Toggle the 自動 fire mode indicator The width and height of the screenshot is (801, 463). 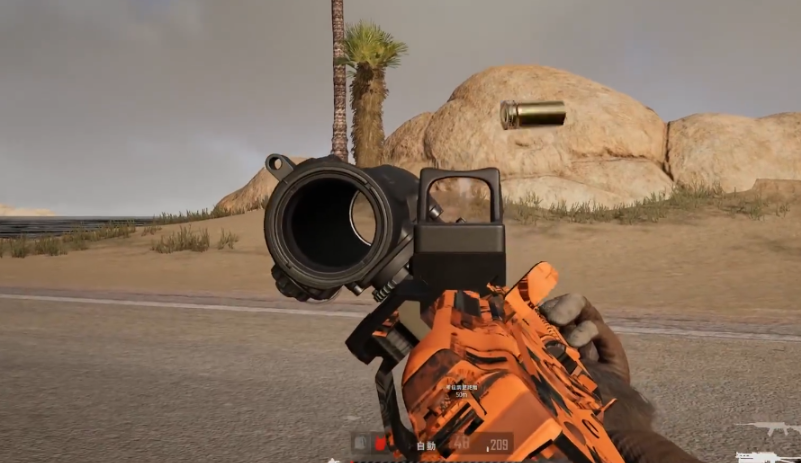tap(426, 445)
